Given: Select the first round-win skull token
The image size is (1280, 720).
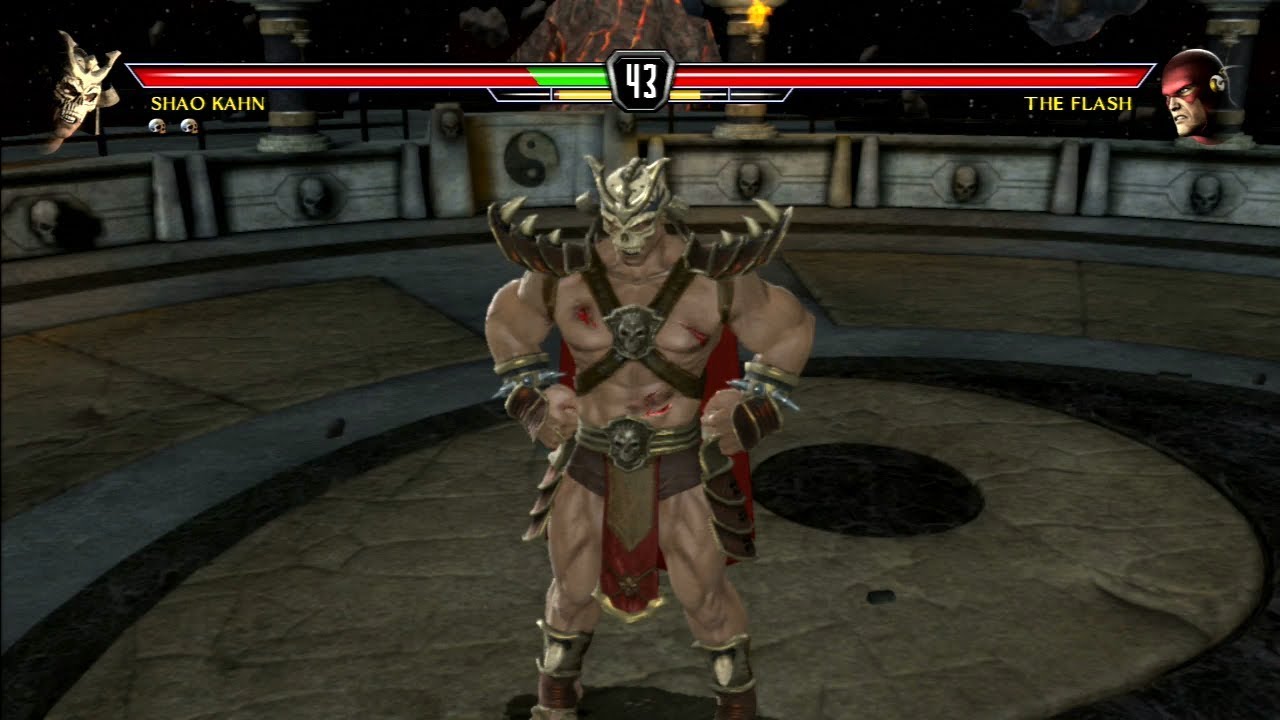Looking at the screenshot, I should tap(157, 126).
